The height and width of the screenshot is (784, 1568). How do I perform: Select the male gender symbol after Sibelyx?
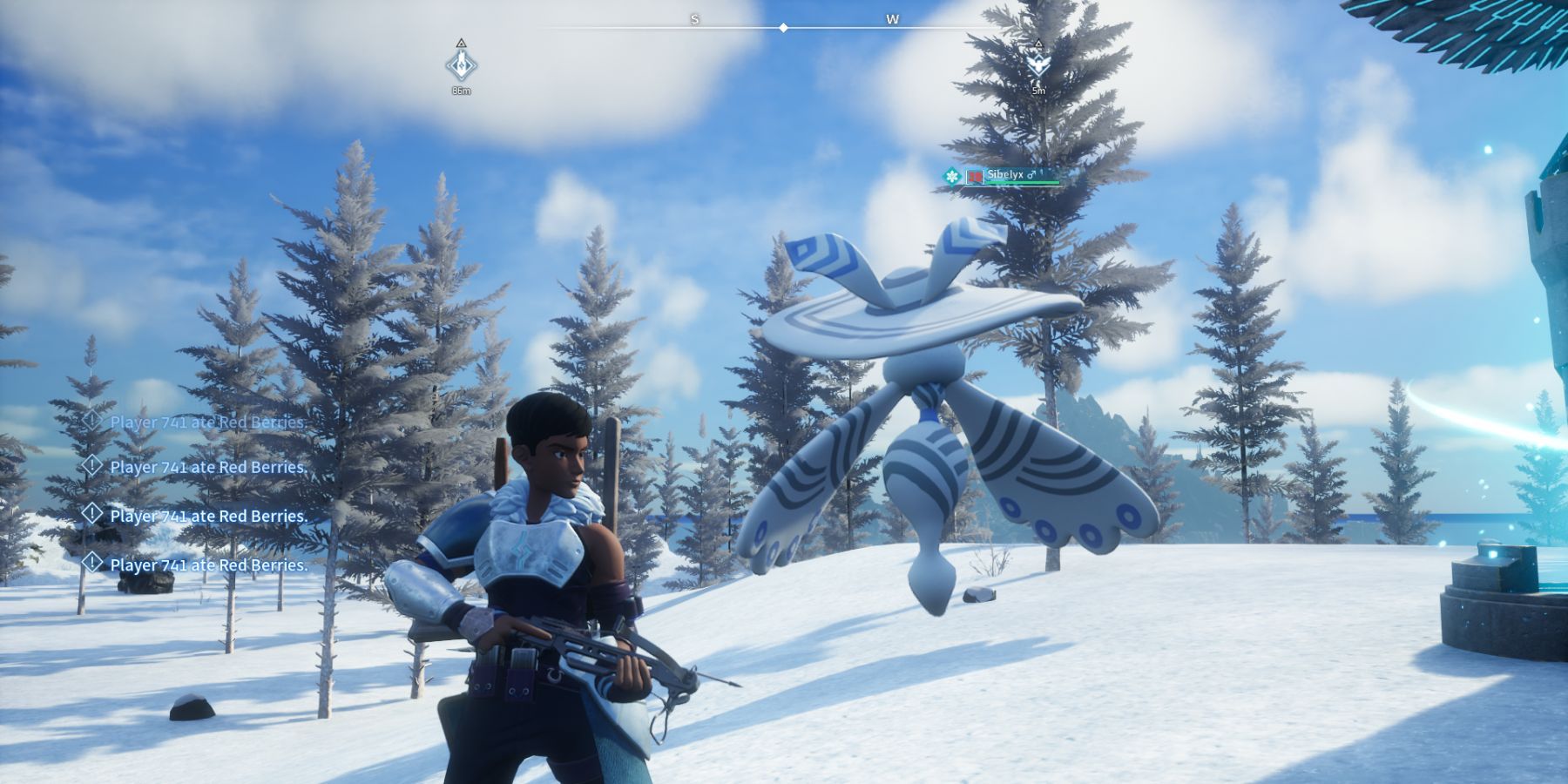coord(1031,174)
